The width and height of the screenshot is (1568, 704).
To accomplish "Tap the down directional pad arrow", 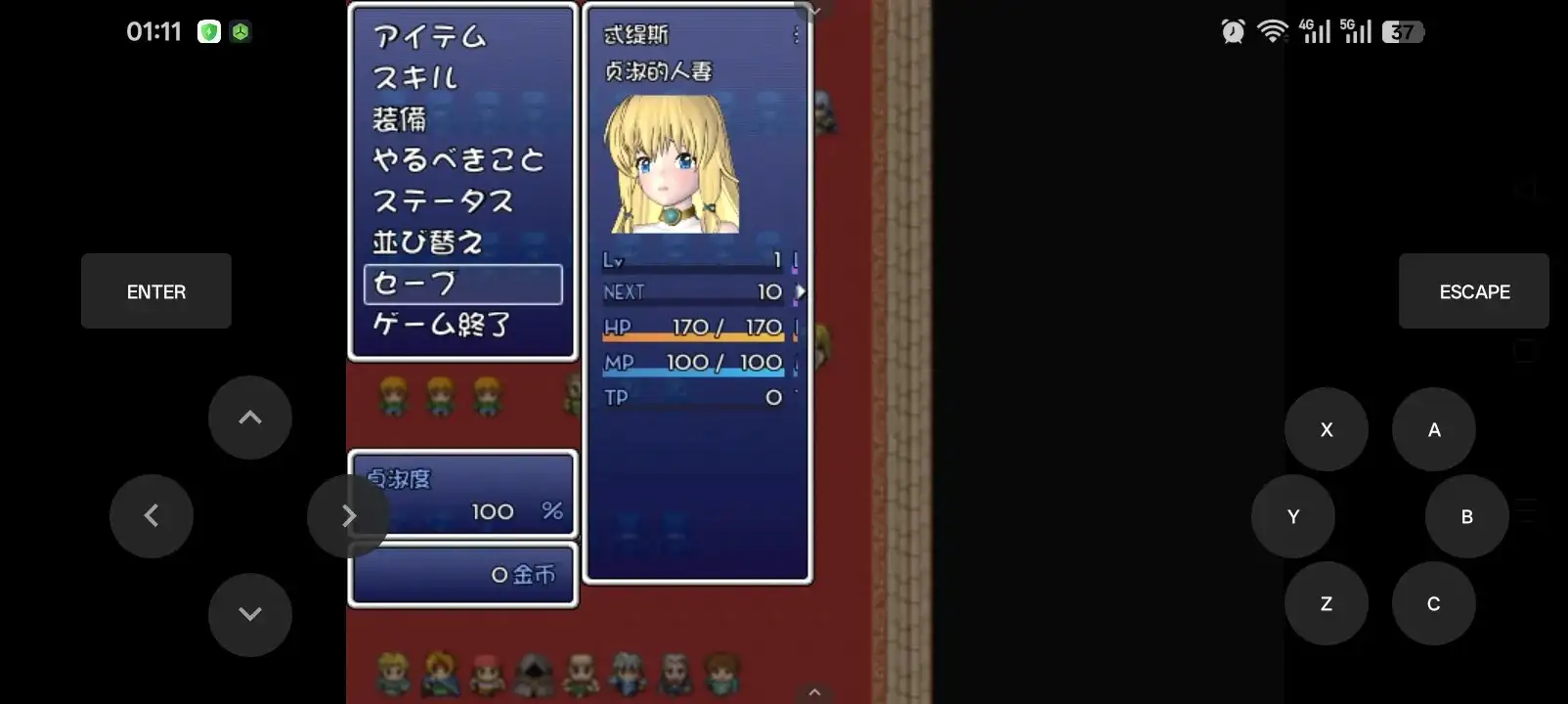I will click(x=249, y=614).
